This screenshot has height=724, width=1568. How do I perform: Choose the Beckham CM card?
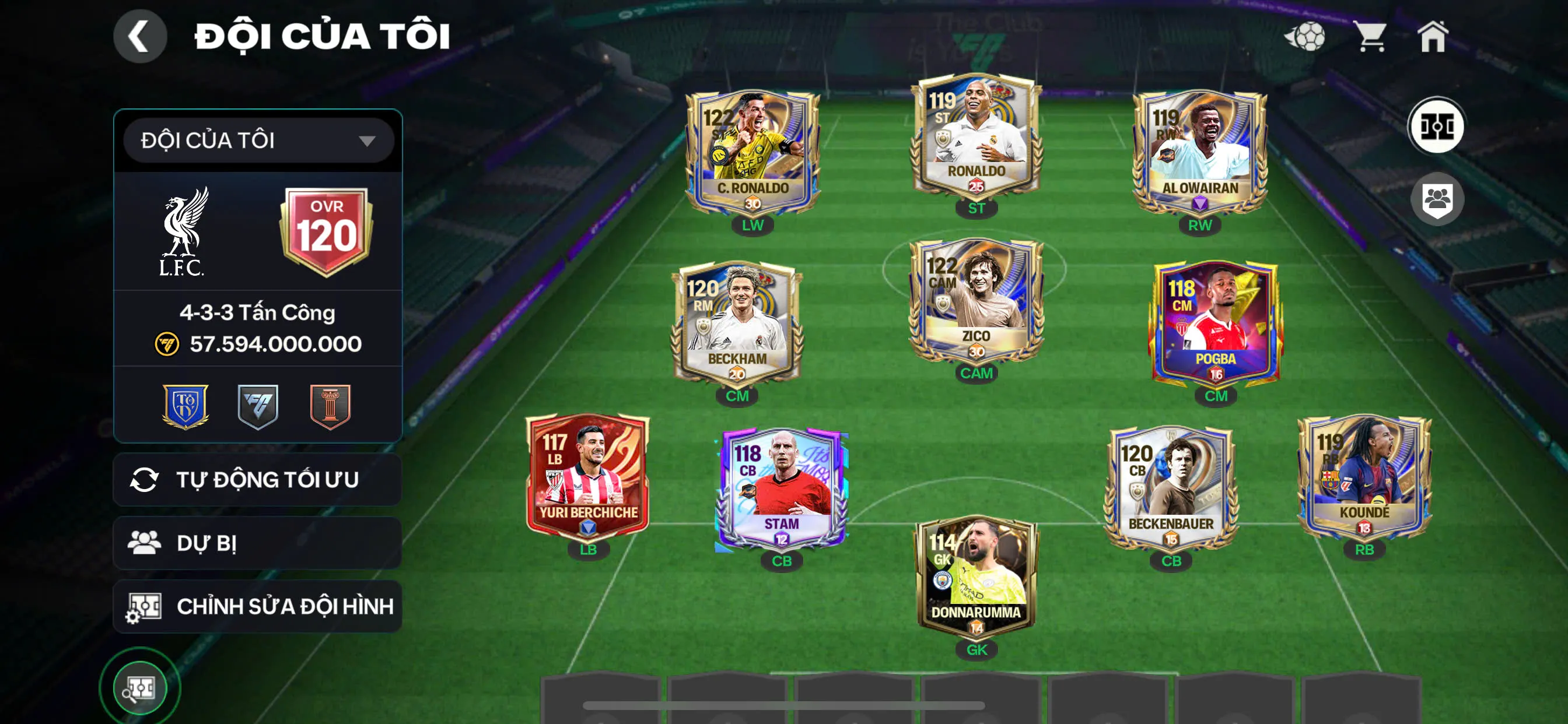[x=737, y=324]
